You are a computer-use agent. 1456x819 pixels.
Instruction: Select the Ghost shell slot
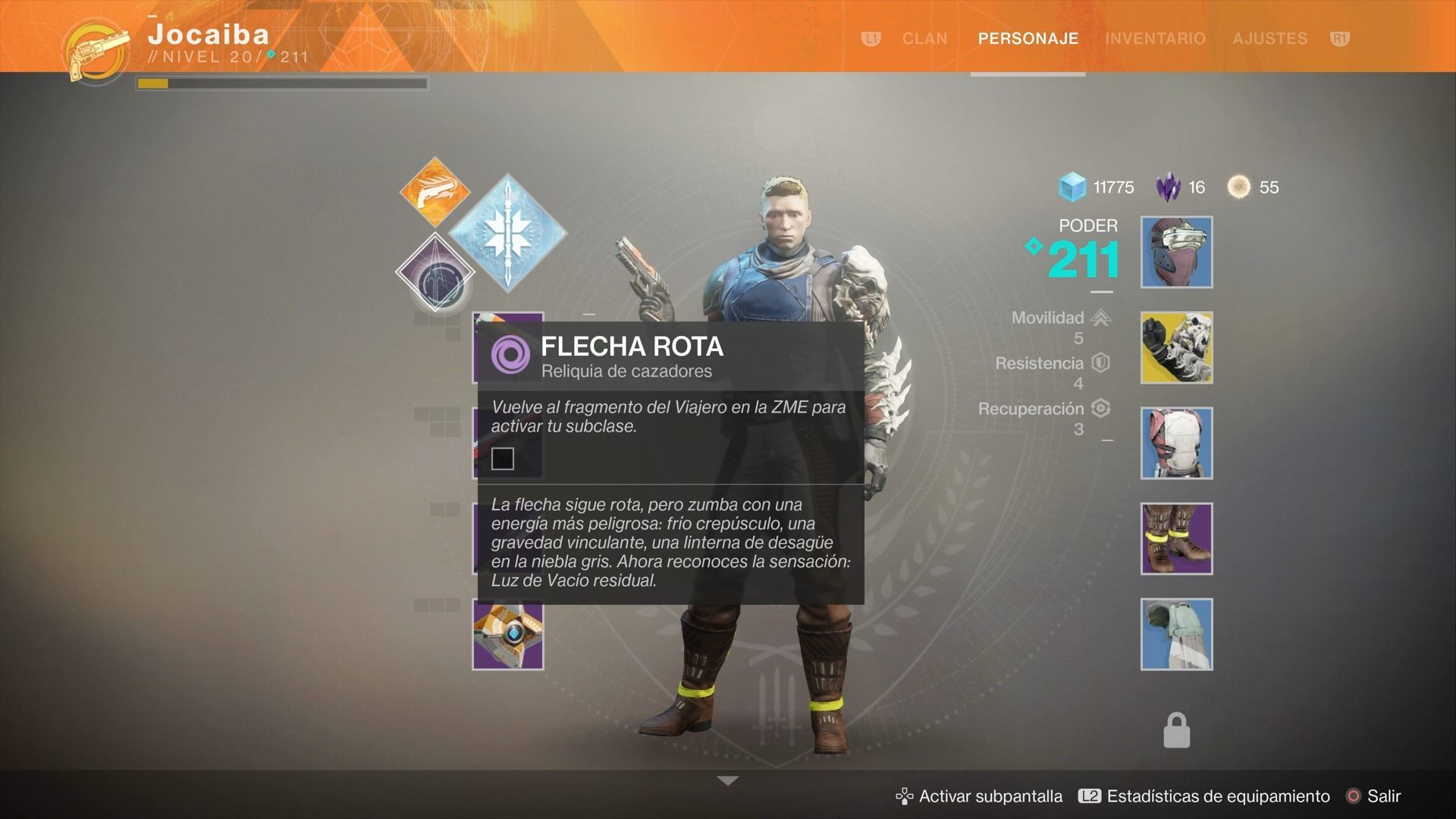pos(507,635)
